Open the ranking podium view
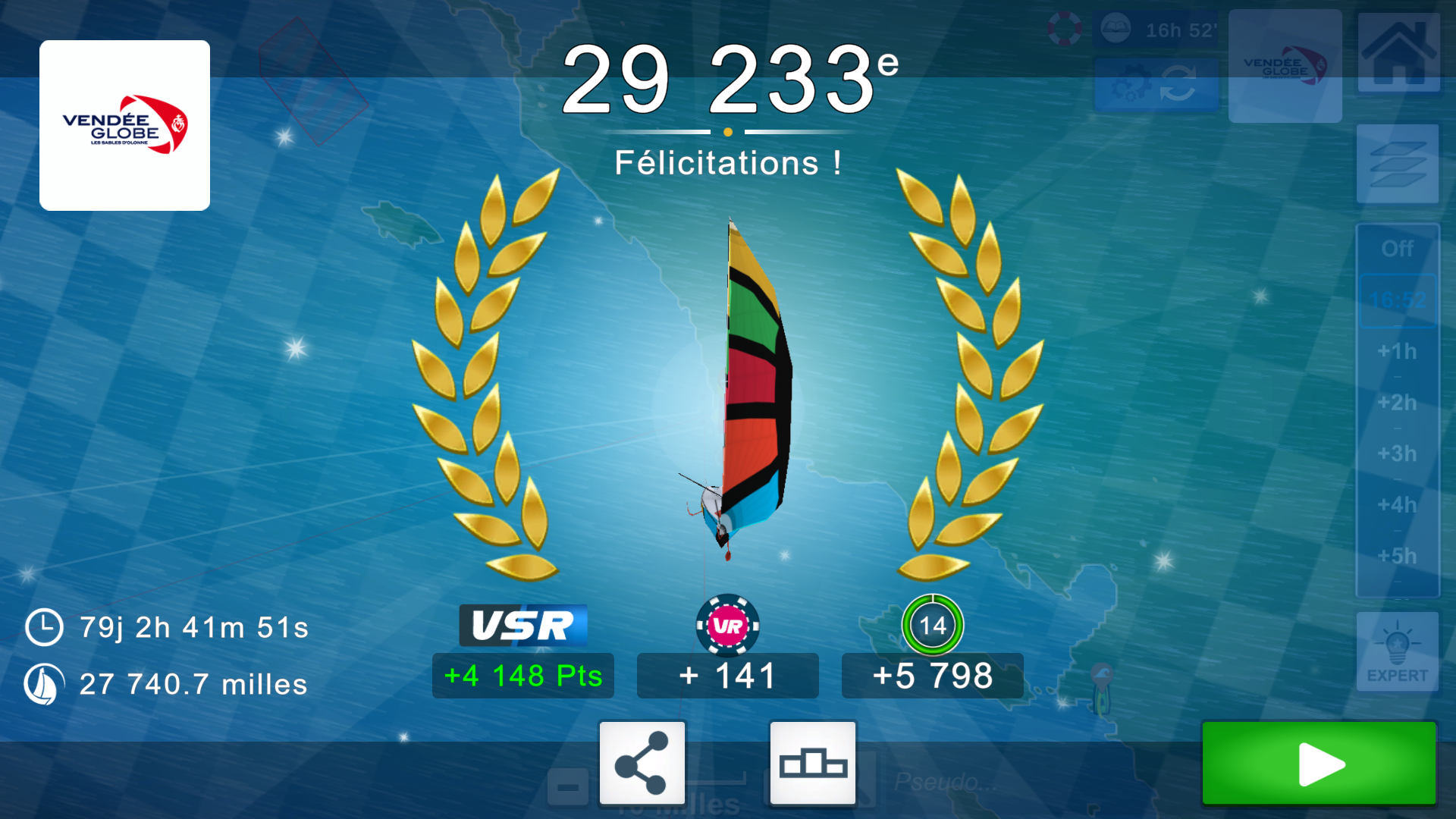 point(813,762)
